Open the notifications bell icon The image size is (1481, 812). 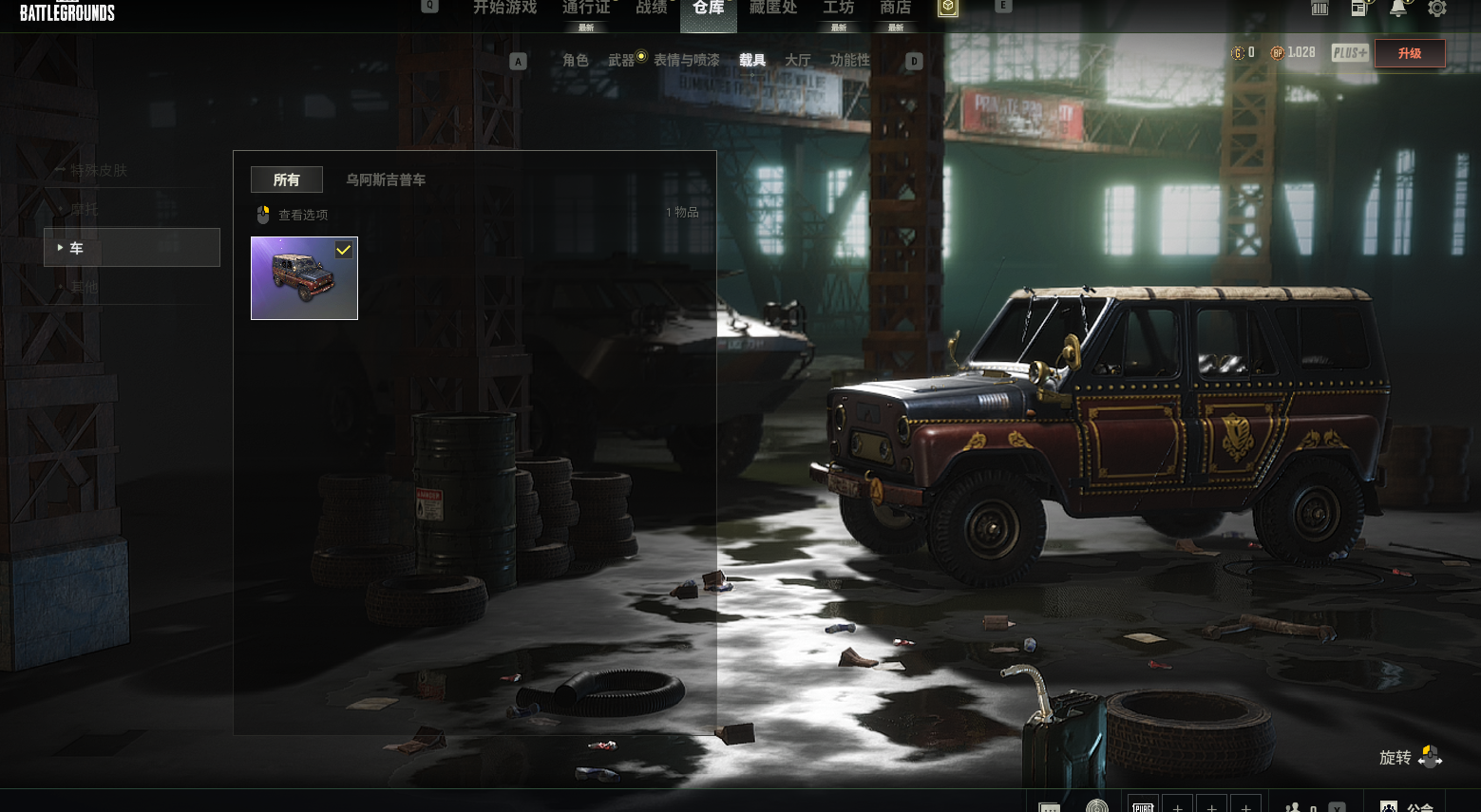(1397, 9)
